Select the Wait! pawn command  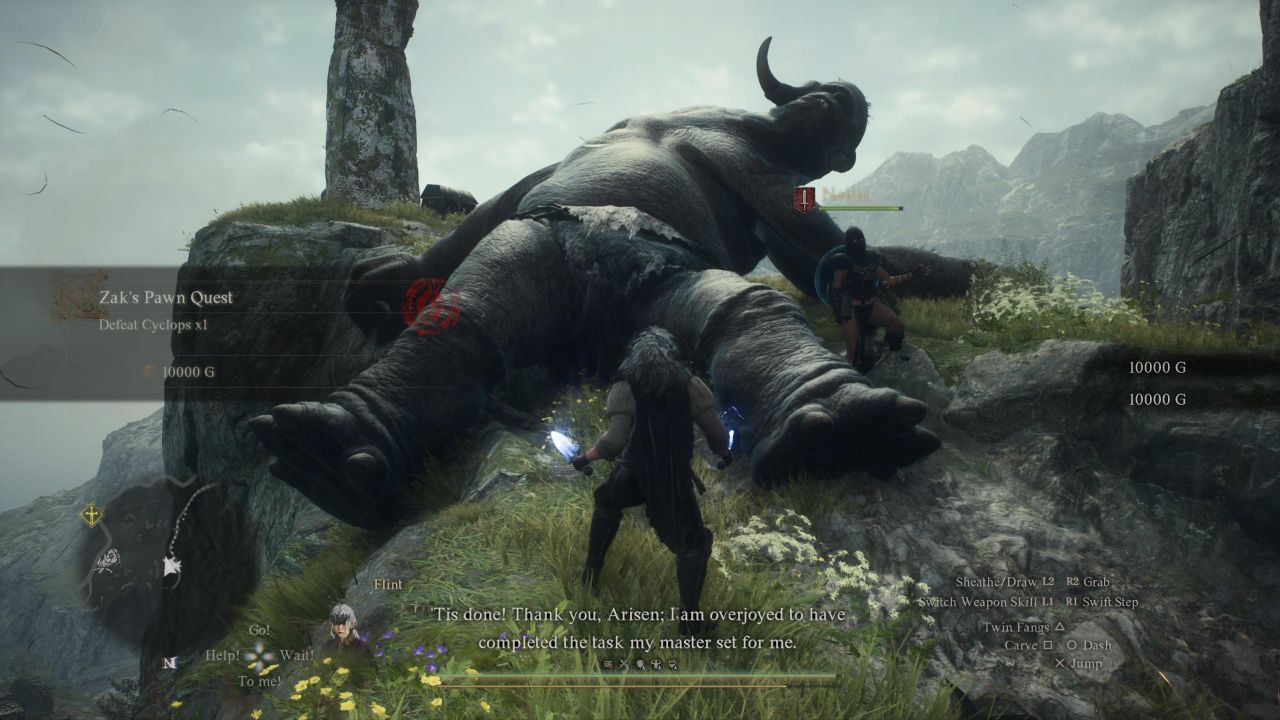tap(297, 656)
